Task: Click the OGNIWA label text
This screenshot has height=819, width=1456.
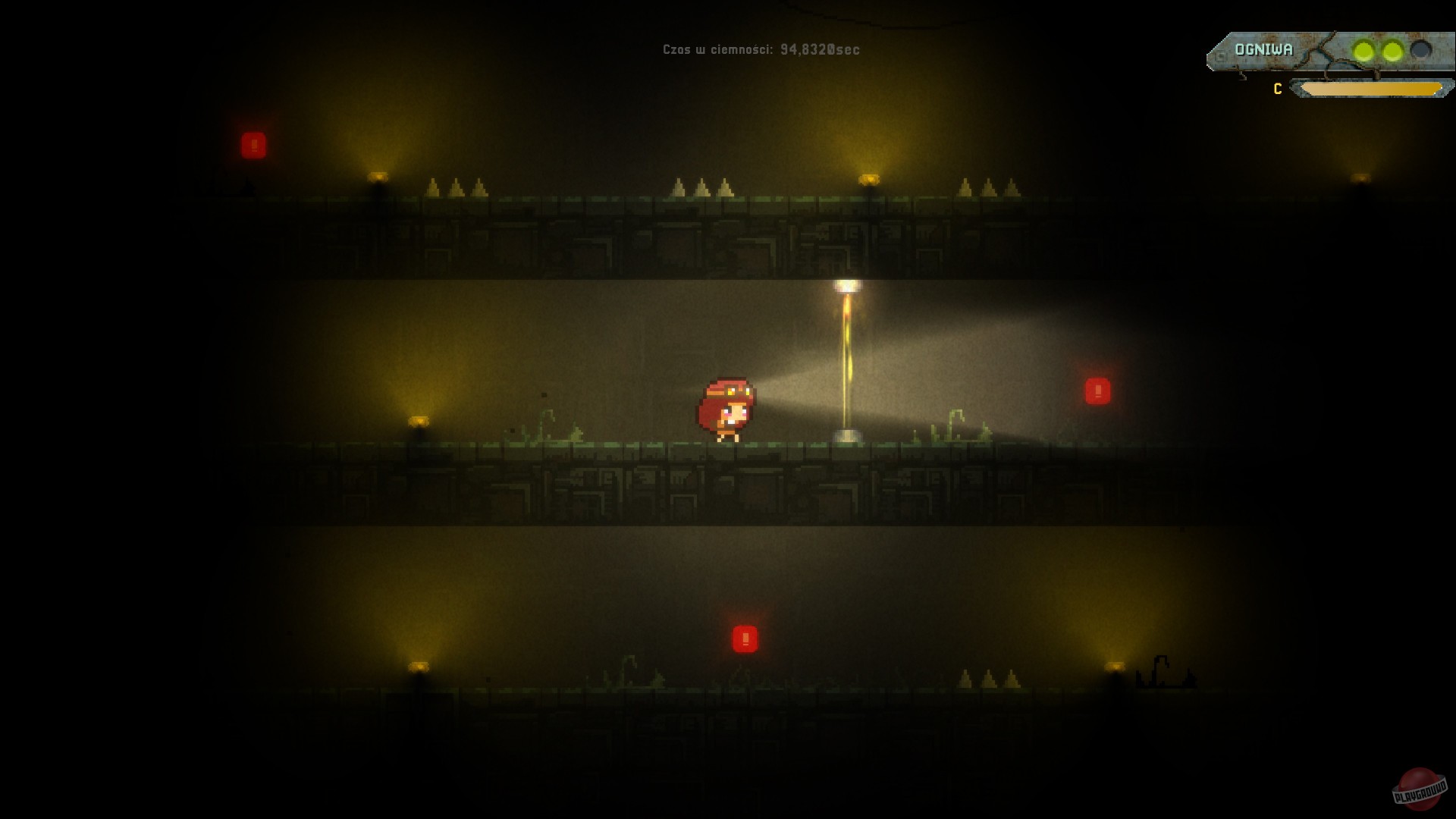Action: coord(1263,50)
